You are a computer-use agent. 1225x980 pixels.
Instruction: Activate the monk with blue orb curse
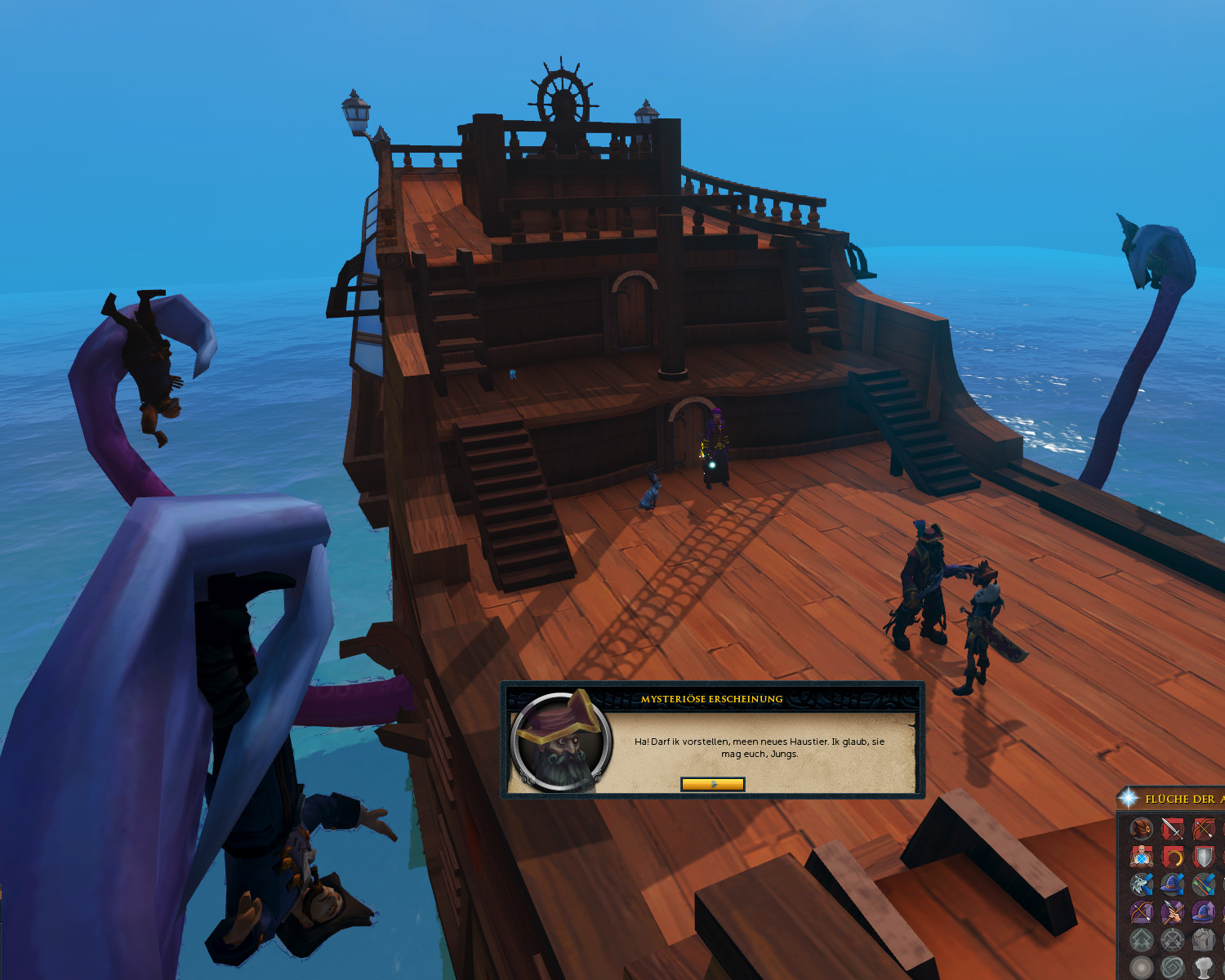click(x=1142, y=857)
